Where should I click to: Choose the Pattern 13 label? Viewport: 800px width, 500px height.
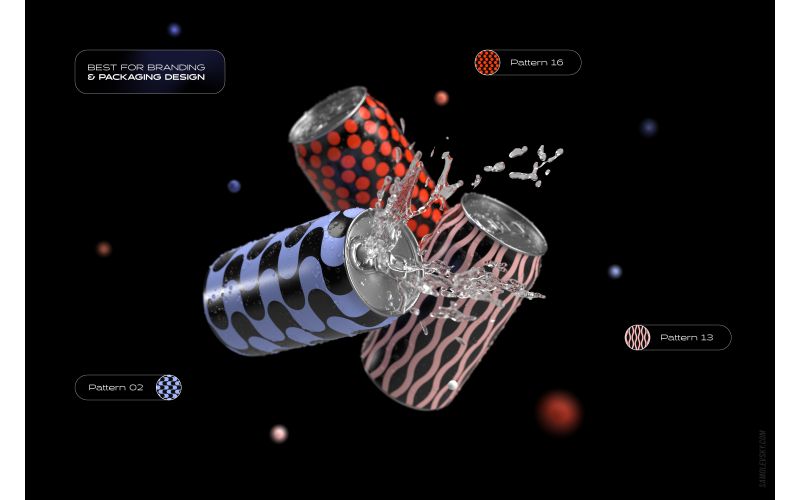[x=687, y=338]
